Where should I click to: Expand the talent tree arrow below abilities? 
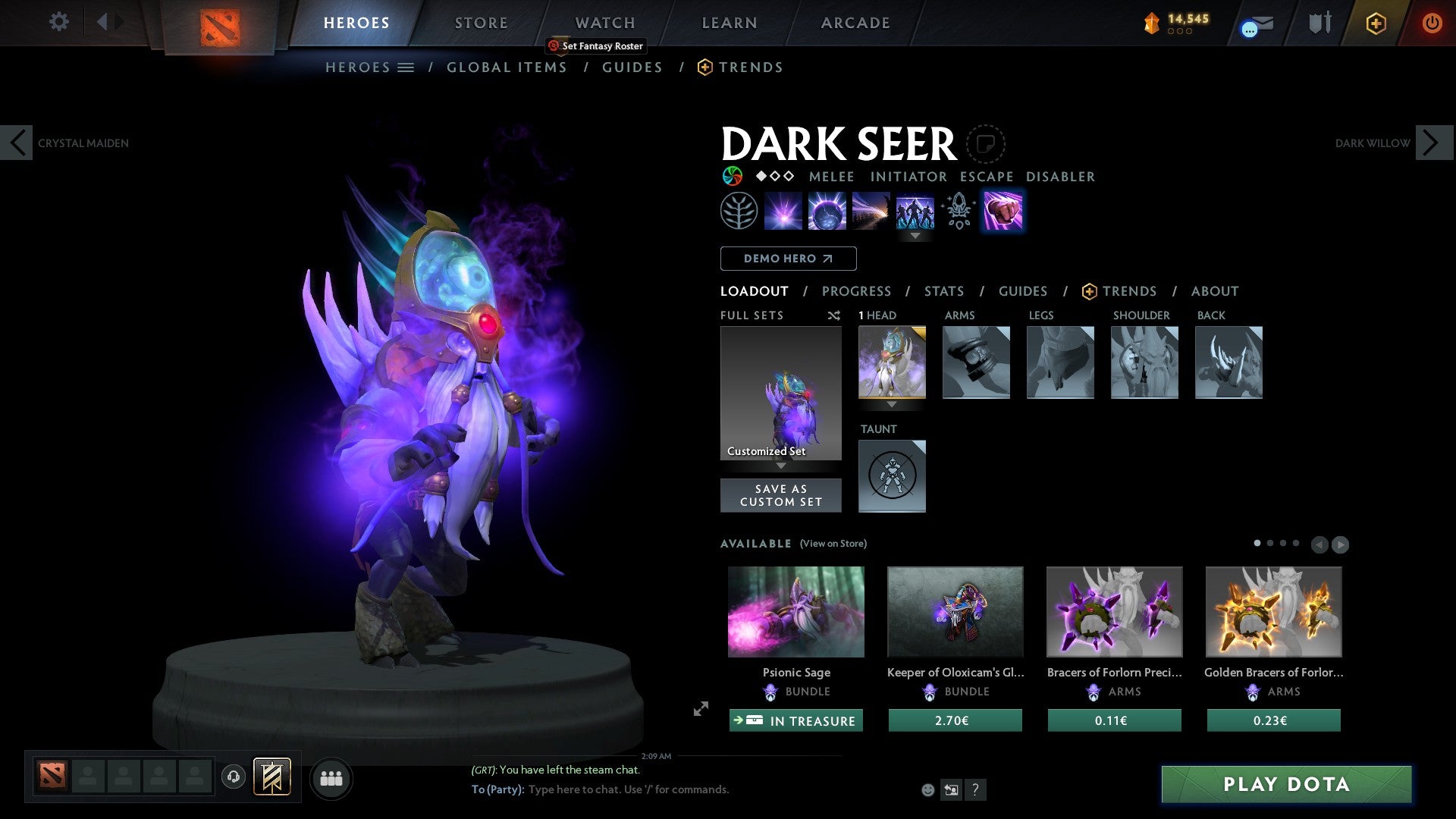pyautogui.click(x=915, y=236)
